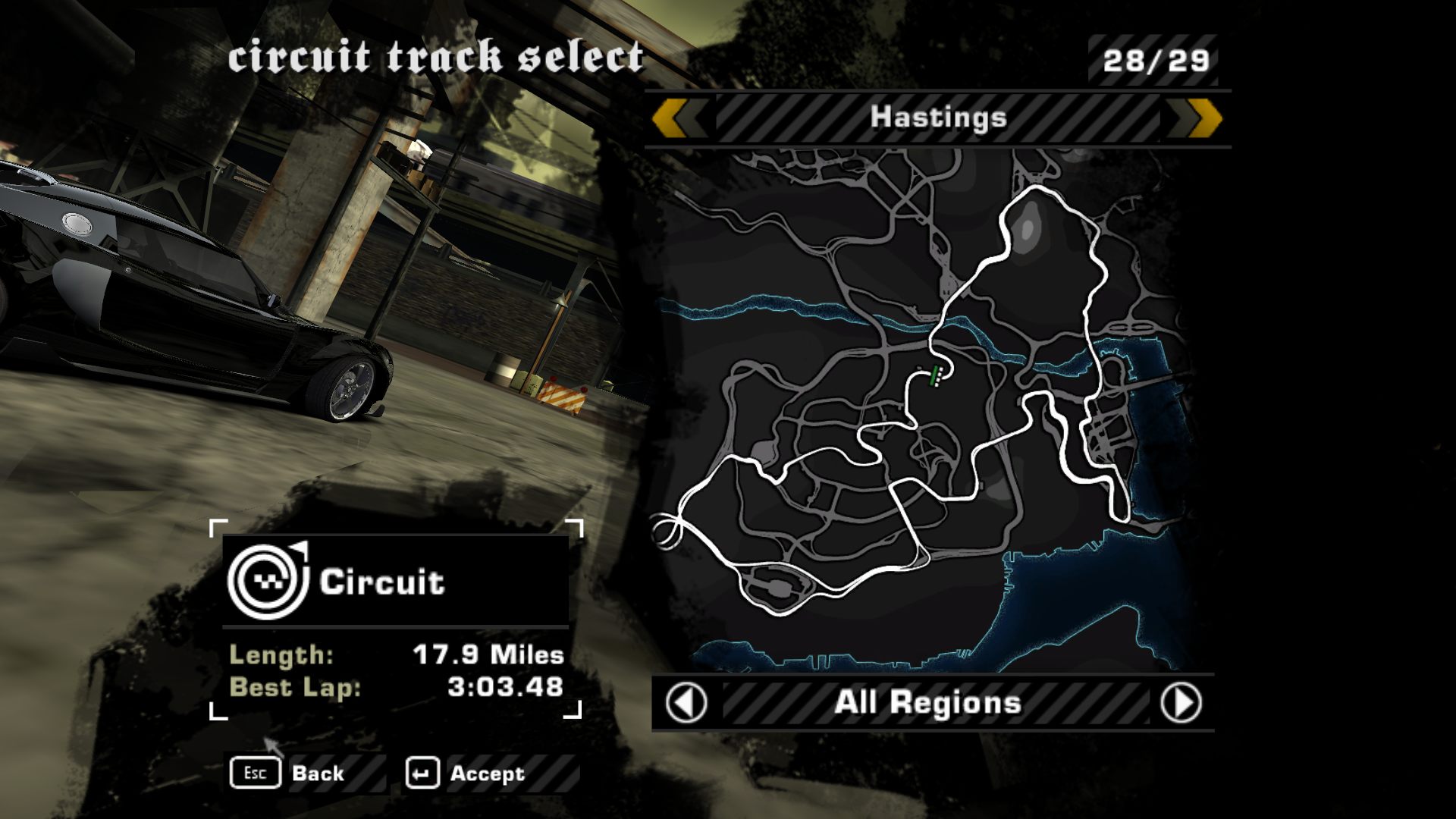Go Back to the previous menu
The image size is (1456, 819).
[x=288, y=773]
